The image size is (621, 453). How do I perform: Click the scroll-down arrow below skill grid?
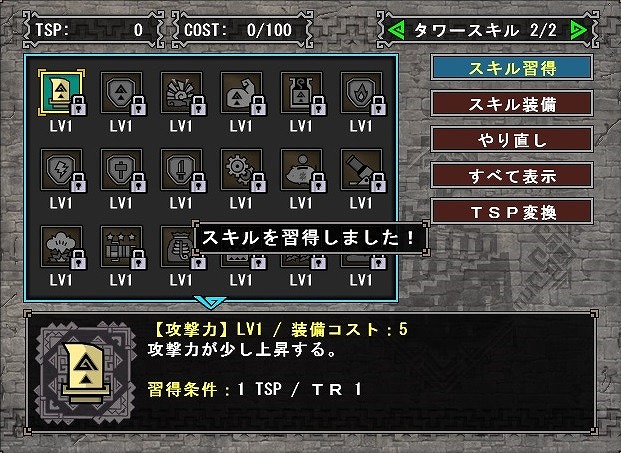pyautogui.click(x=211, y=302)
